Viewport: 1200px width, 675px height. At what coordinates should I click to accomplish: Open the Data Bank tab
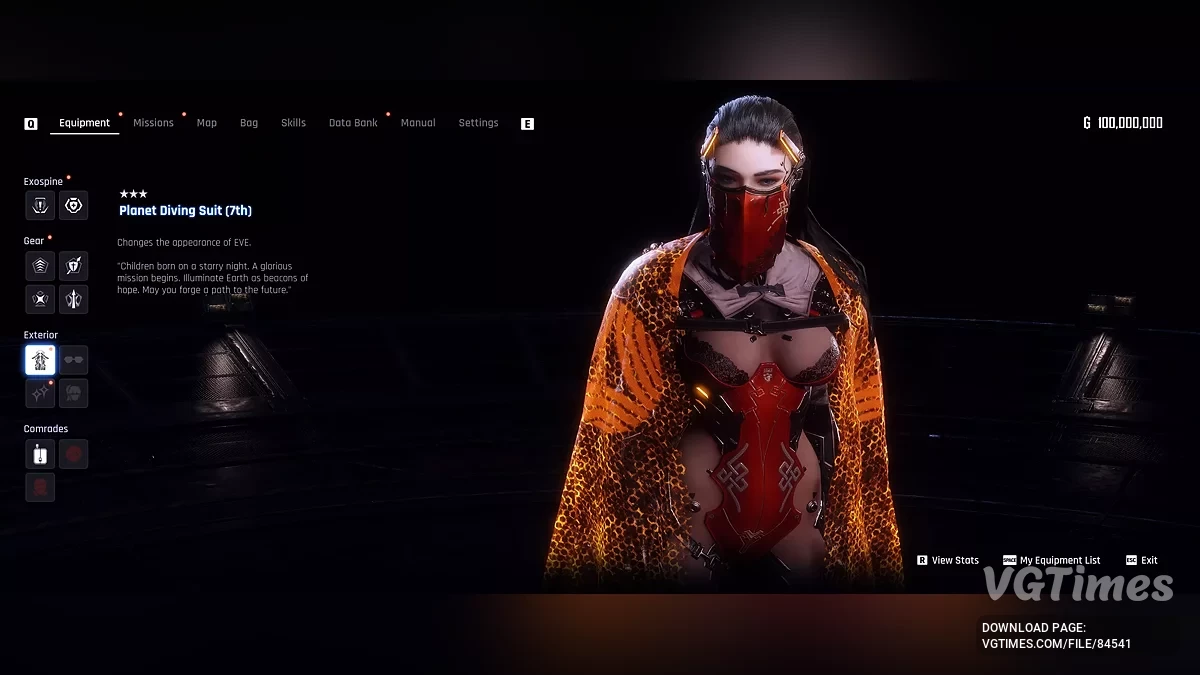[x=353, y=123]
